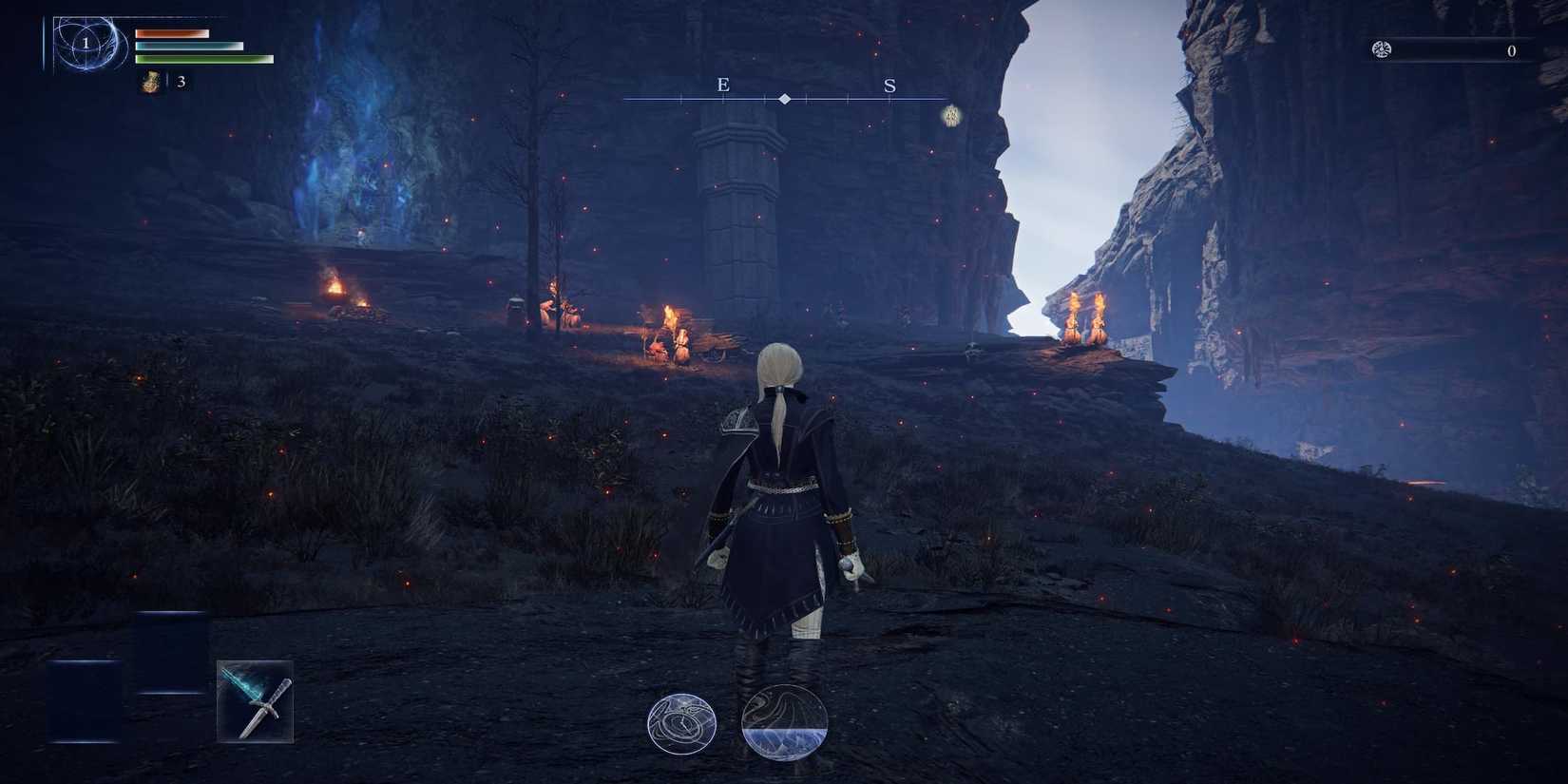This screenshot has height=784, width=1568.
Task: Click the right sorcery spell circle icon
Action: [x=783, y=724]
